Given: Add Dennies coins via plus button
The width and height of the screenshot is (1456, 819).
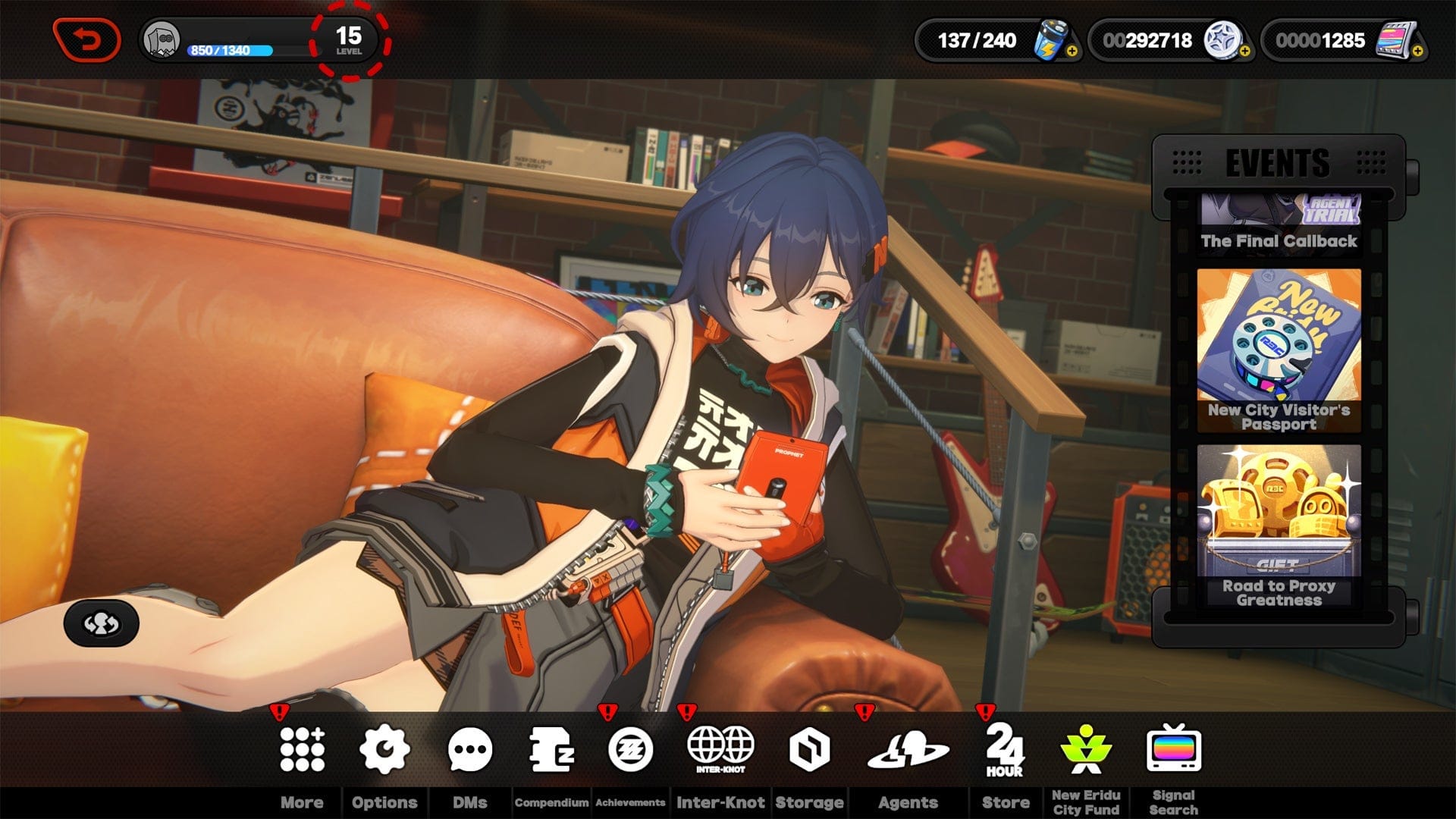Looking at the screenshot, I should point(1244,52).
